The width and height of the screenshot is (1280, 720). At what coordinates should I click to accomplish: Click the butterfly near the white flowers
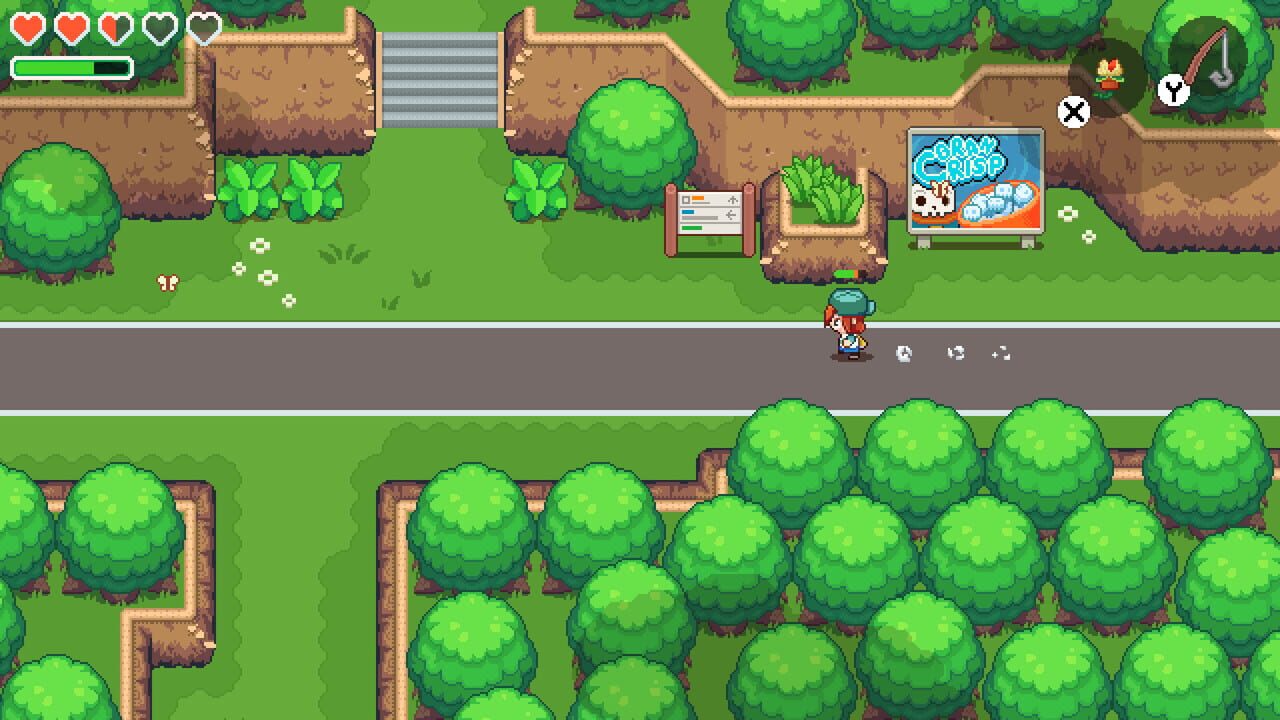(168, 283)
